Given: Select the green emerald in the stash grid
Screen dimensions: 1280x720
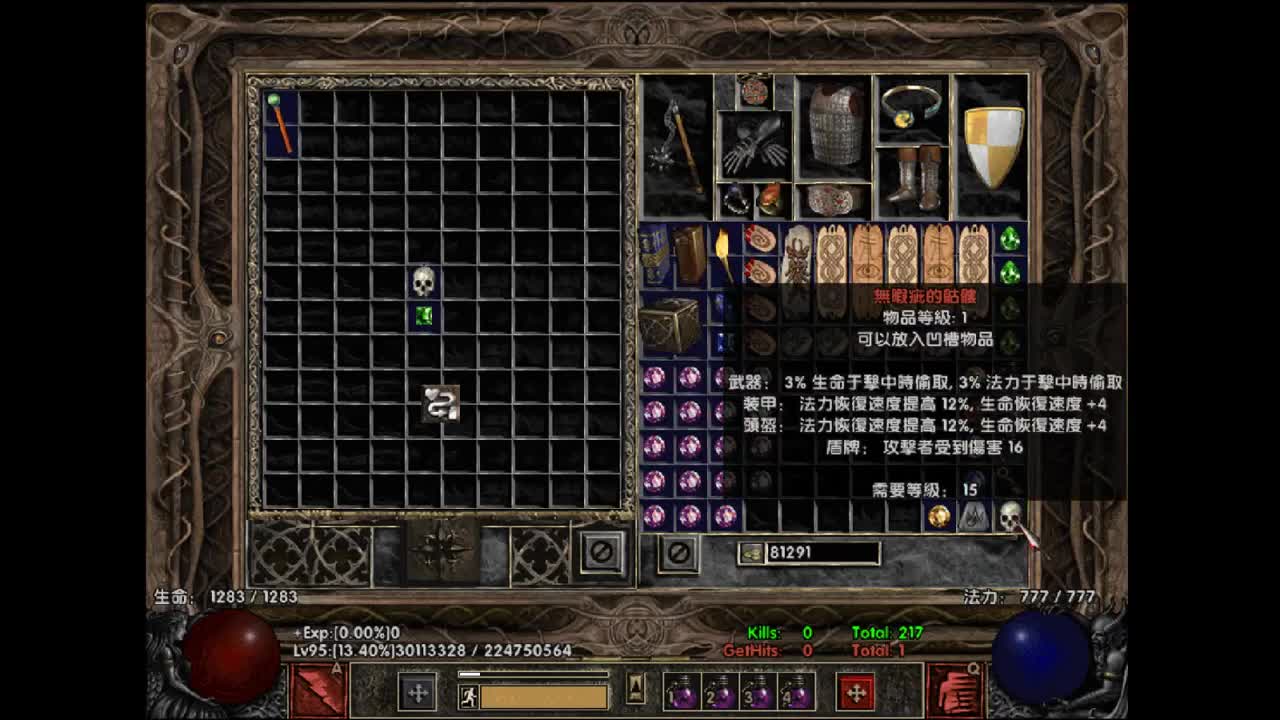Looking at the screenshot, I should pos(423,317).
